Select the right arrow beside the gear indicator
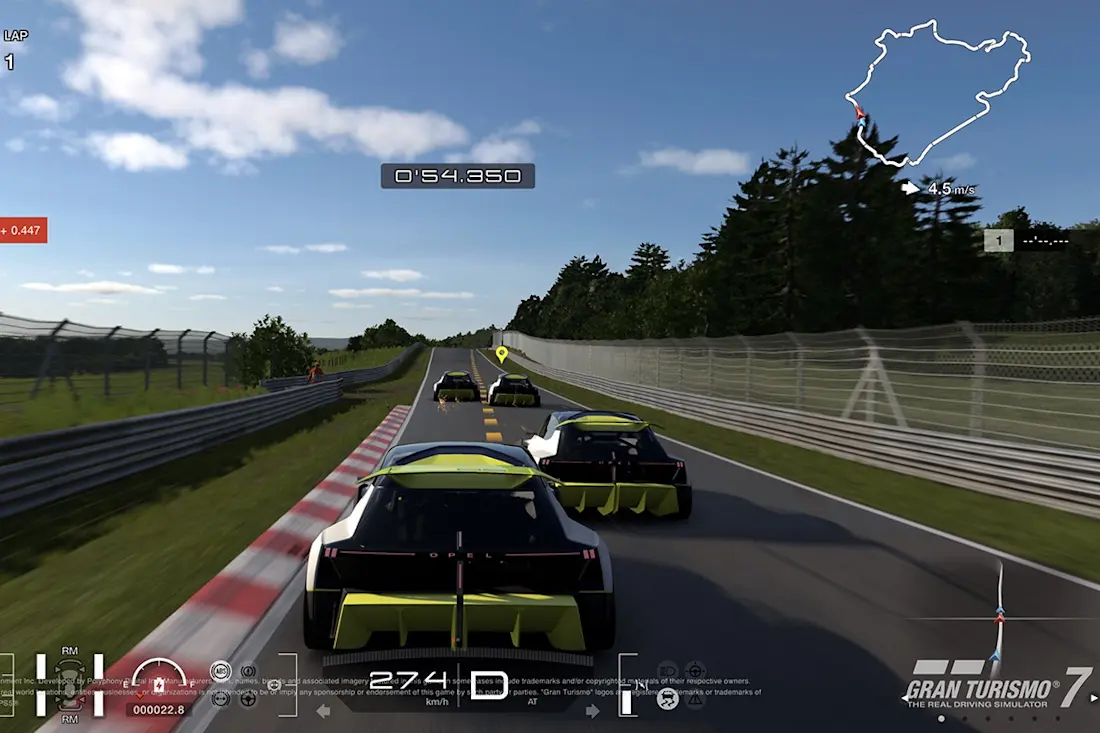The image size is (1100, 733). point(593,711)
